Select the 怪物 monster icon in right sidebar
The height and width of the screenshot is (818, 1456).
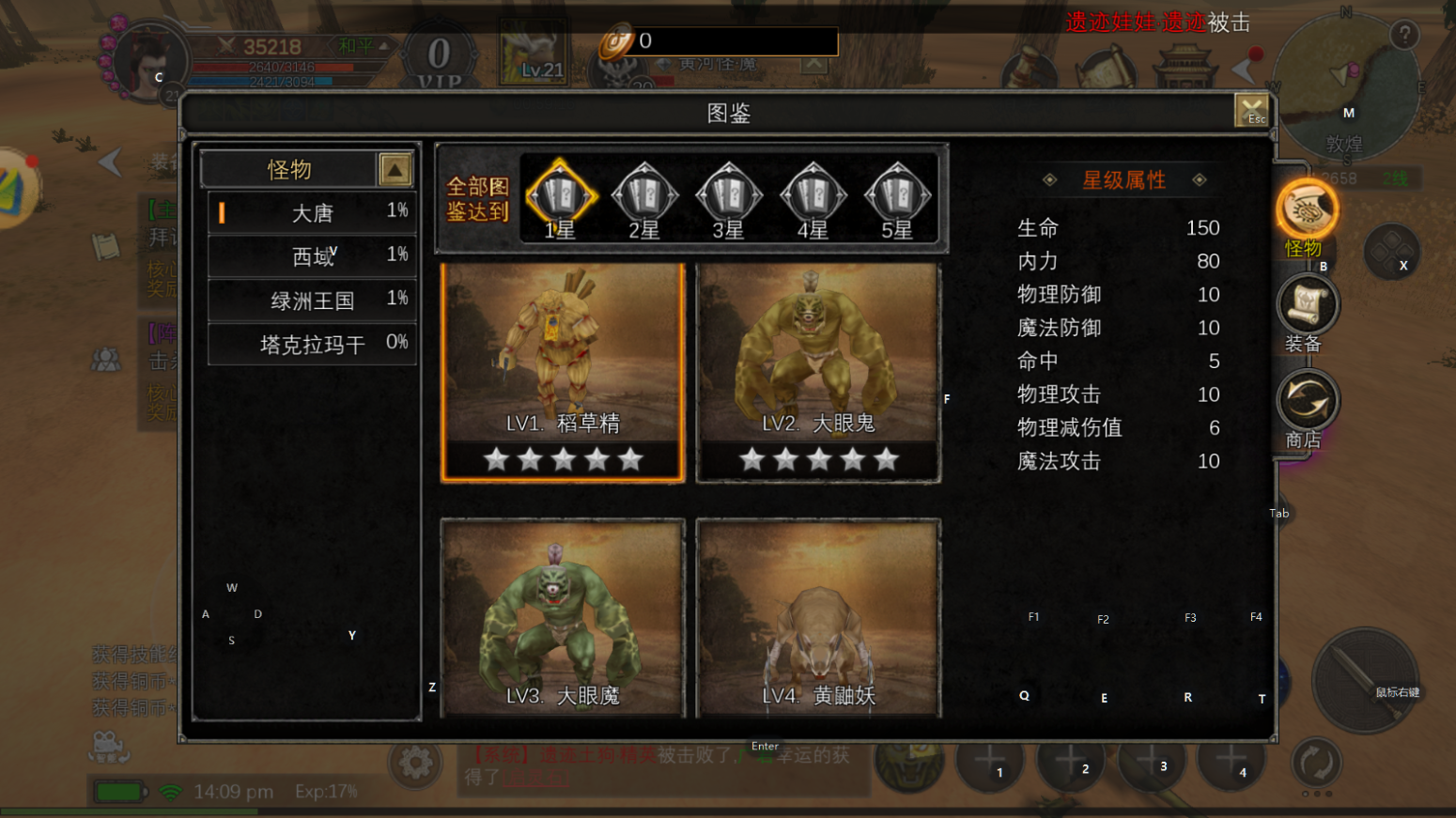(1307, 208)
